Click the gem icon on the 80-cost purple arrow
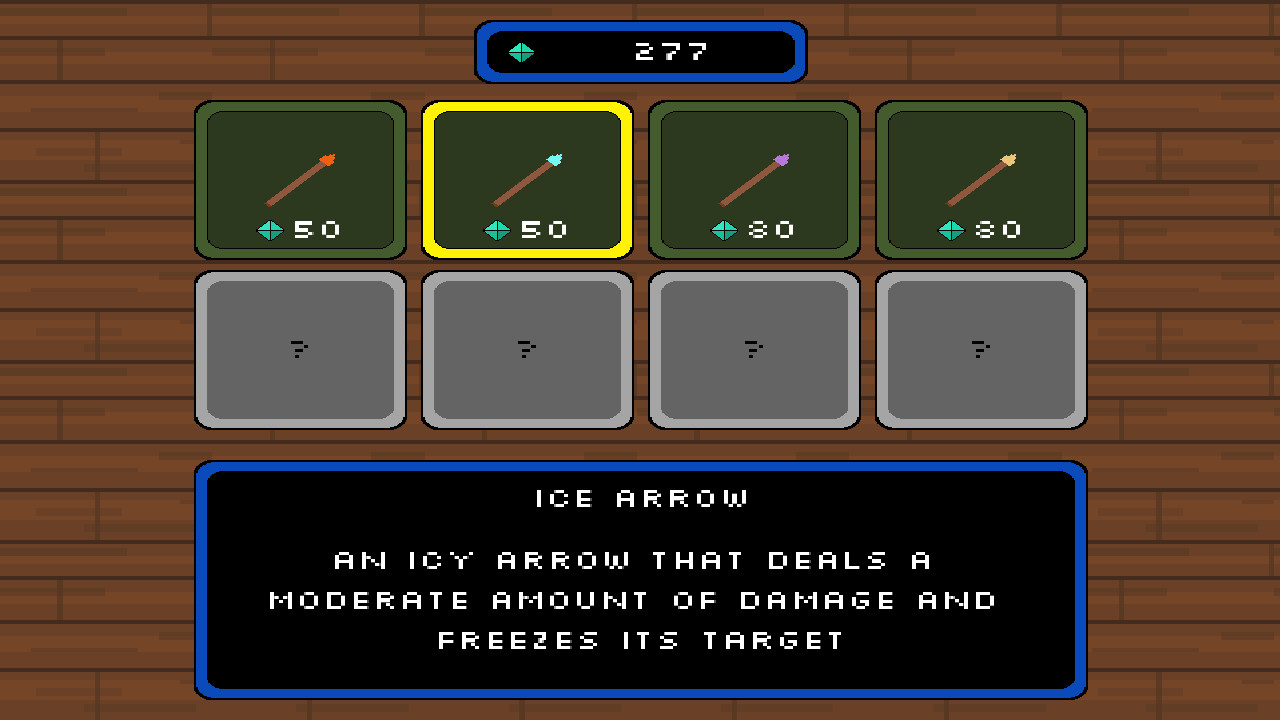 [723, 229]
